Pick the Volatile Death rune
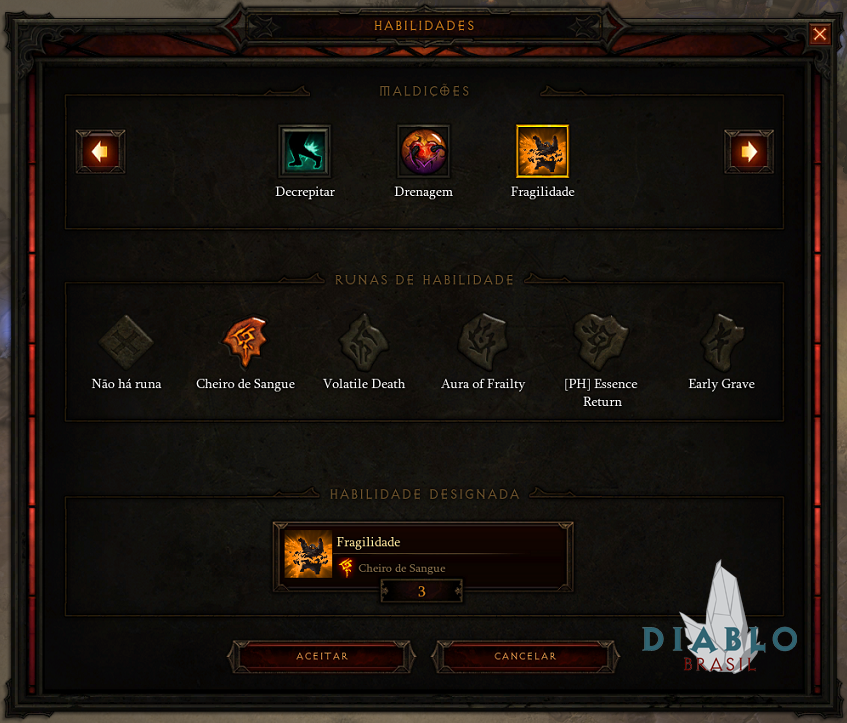 364,343
